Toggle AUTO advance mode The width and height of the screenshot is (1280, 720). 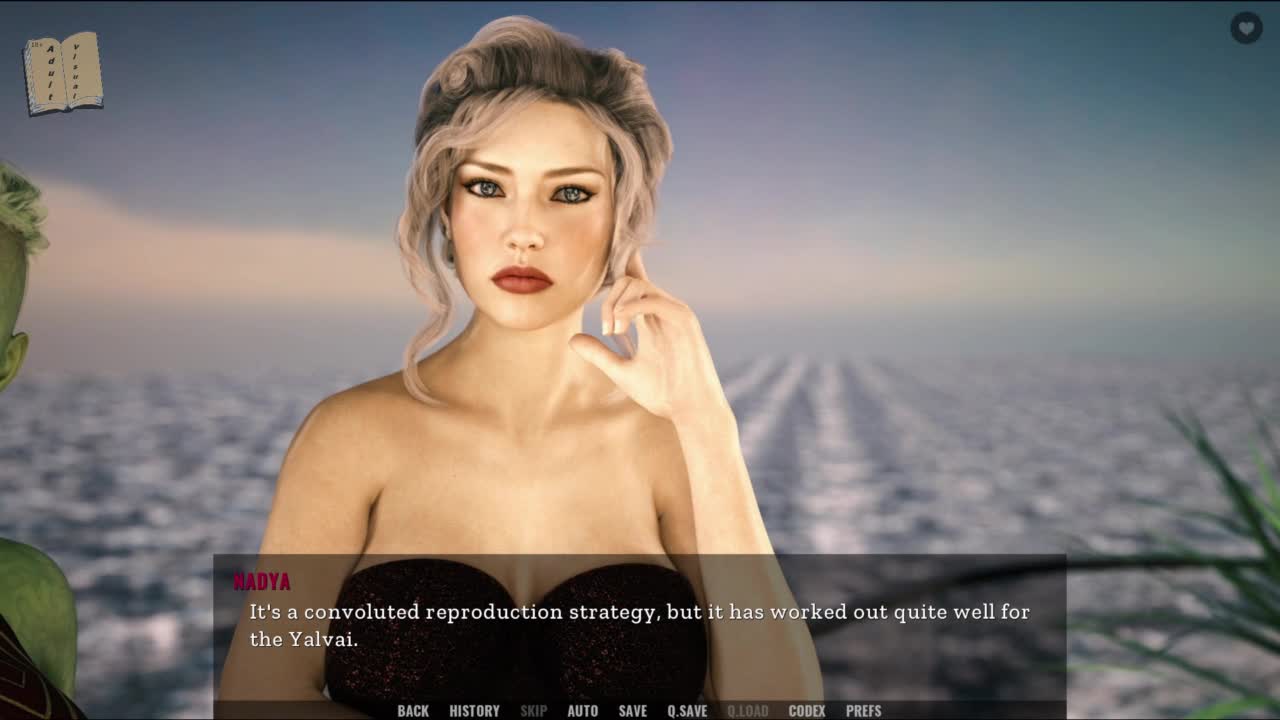[582, 711]
